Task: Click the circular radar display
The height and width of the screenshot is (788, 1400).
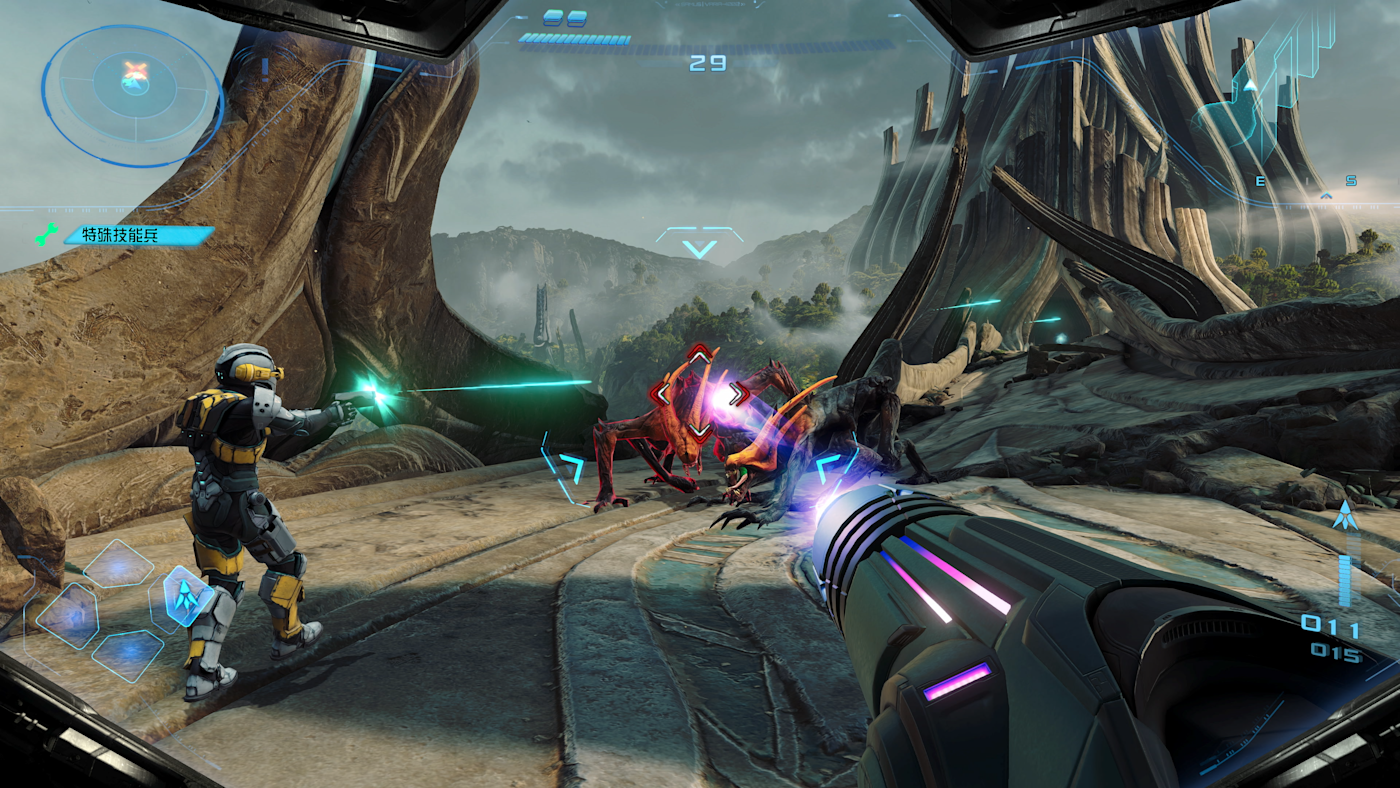Action: point(132,93)
